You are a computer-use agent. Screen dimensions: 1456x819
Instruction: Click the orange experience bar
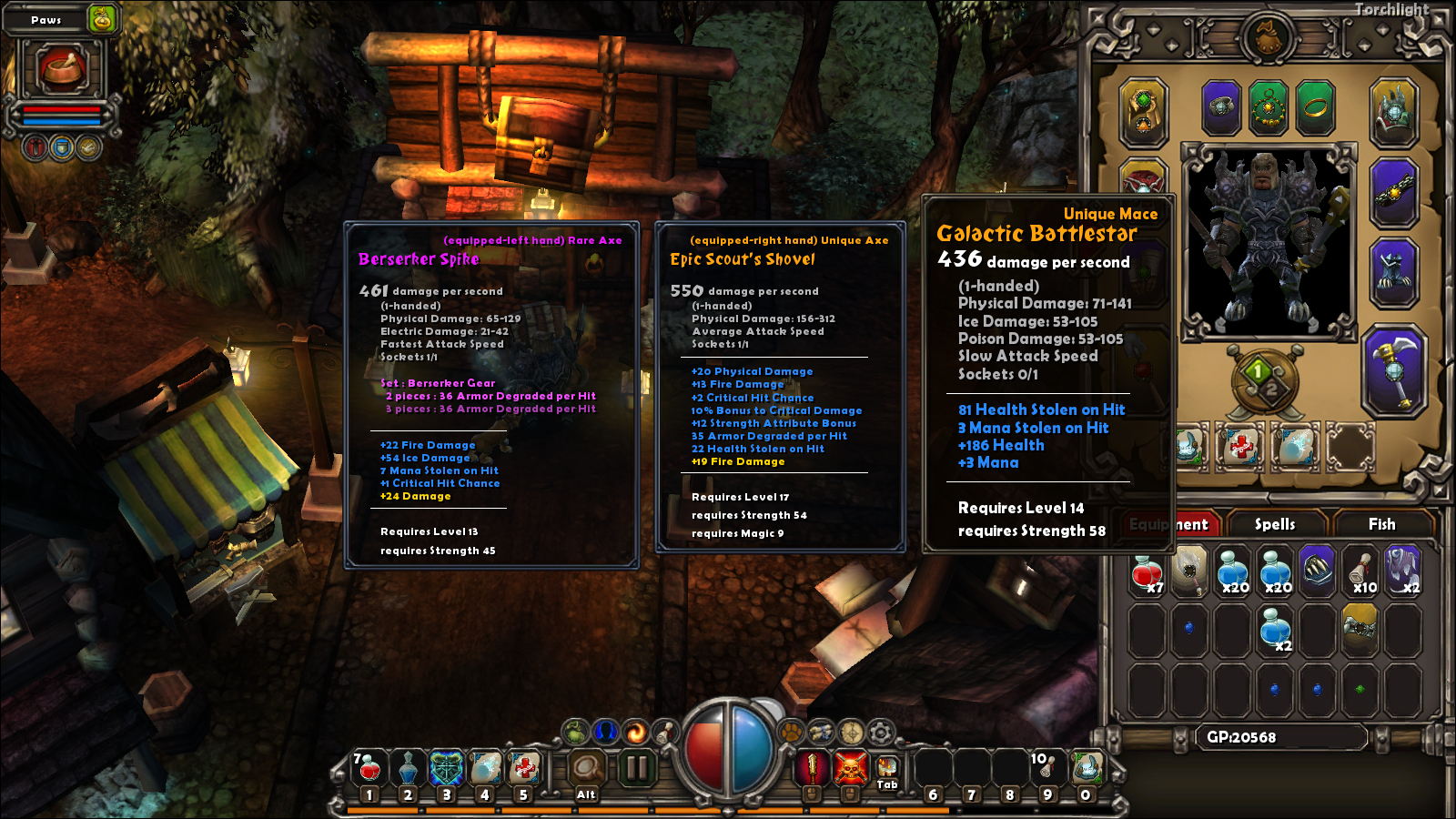[728, 806]
